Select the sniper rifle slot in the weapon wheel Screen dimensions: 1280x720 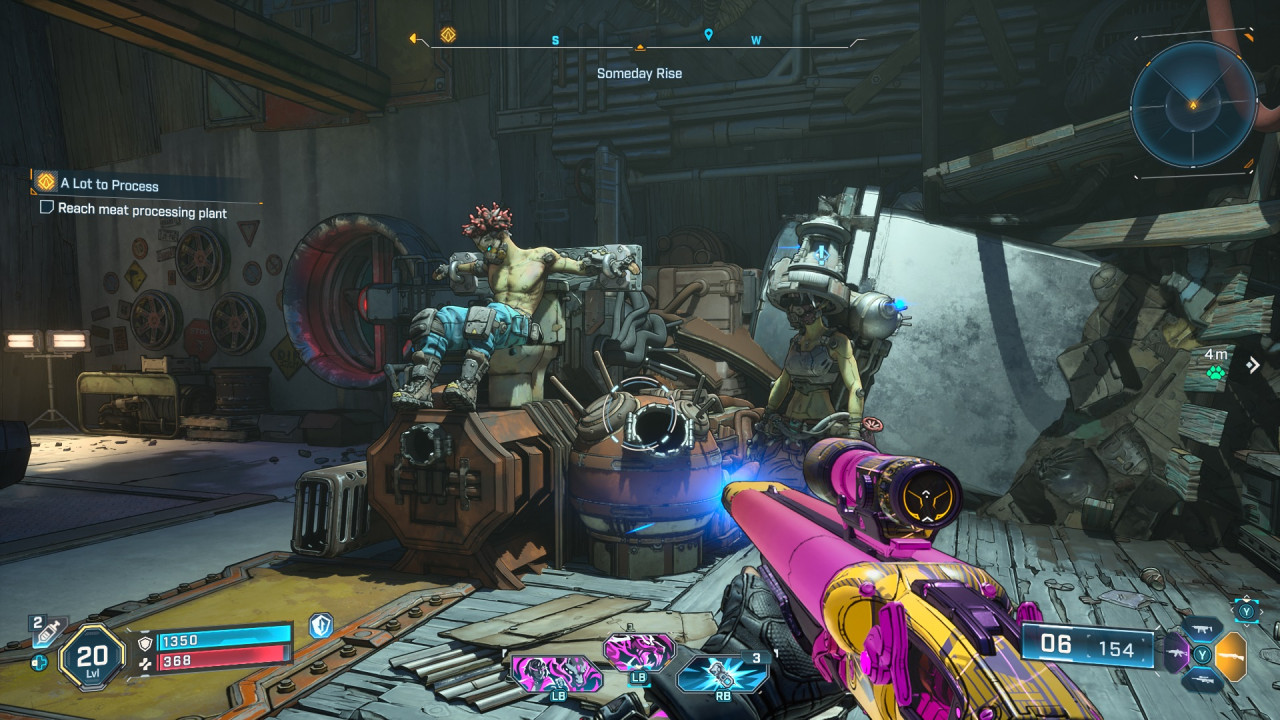(1202, 678)
